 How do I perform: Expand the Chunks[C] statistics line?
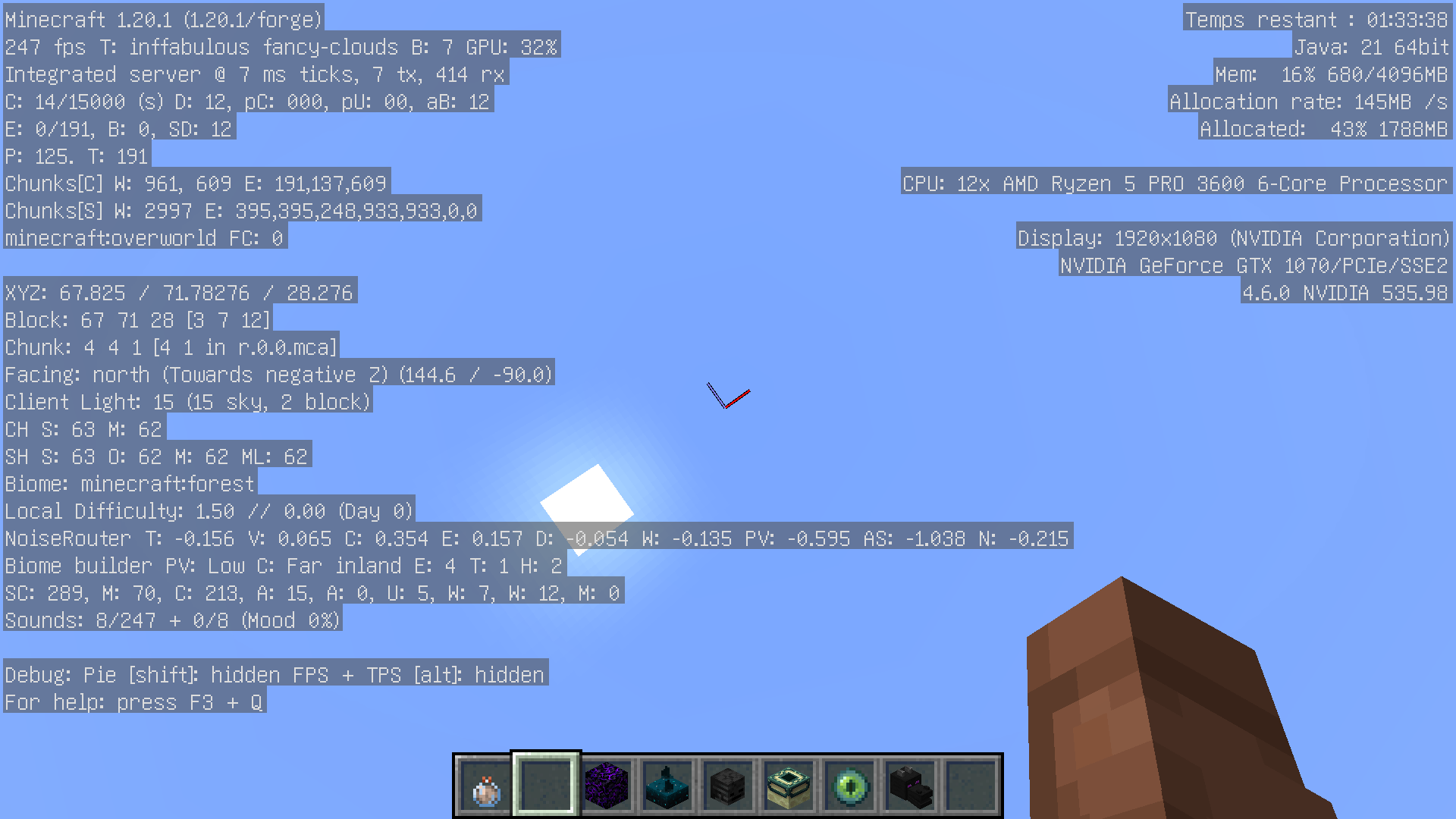tap(193, 183)
